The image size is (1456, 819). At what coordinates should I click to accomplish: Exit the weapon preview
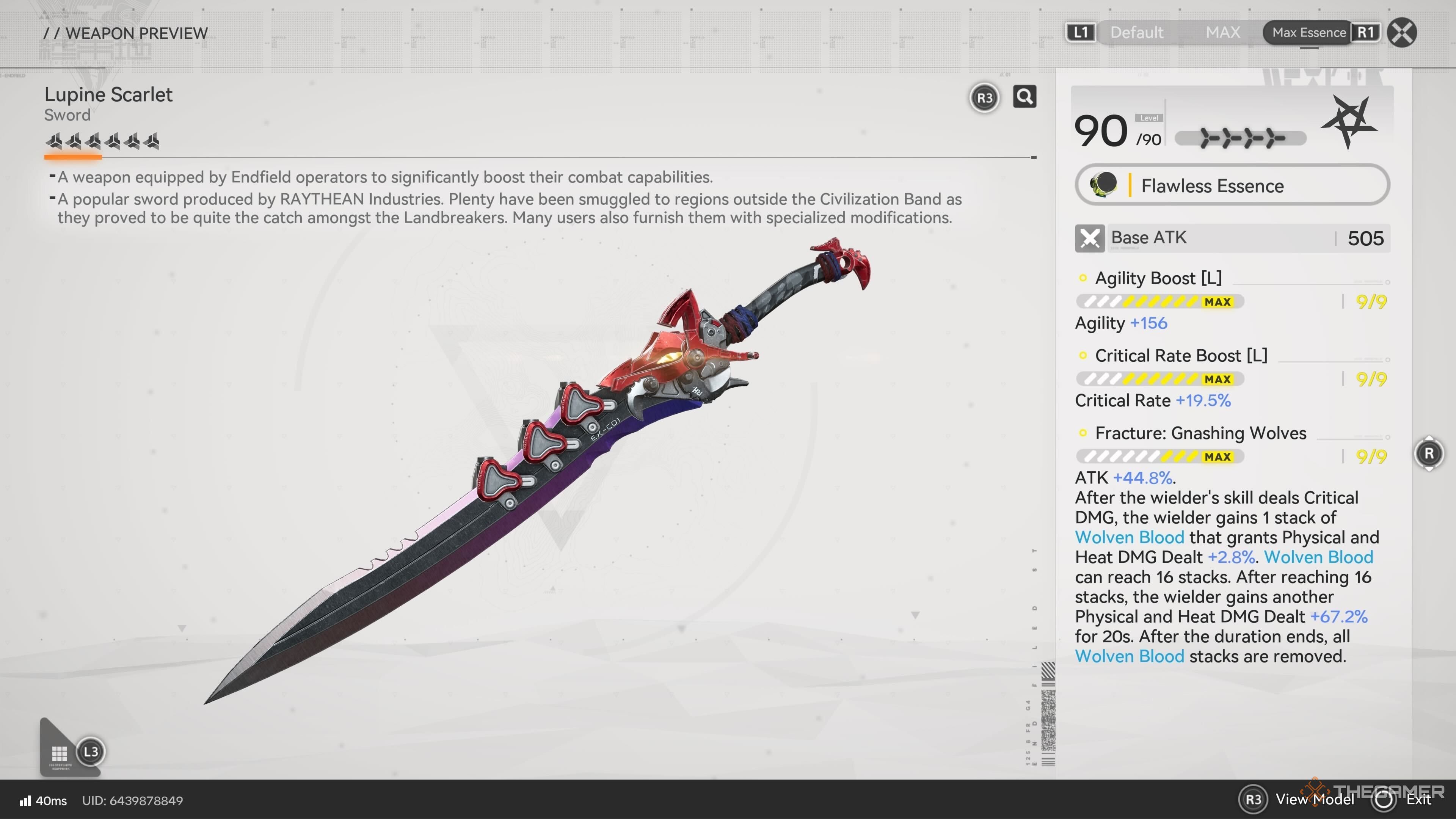[1418, 799]
